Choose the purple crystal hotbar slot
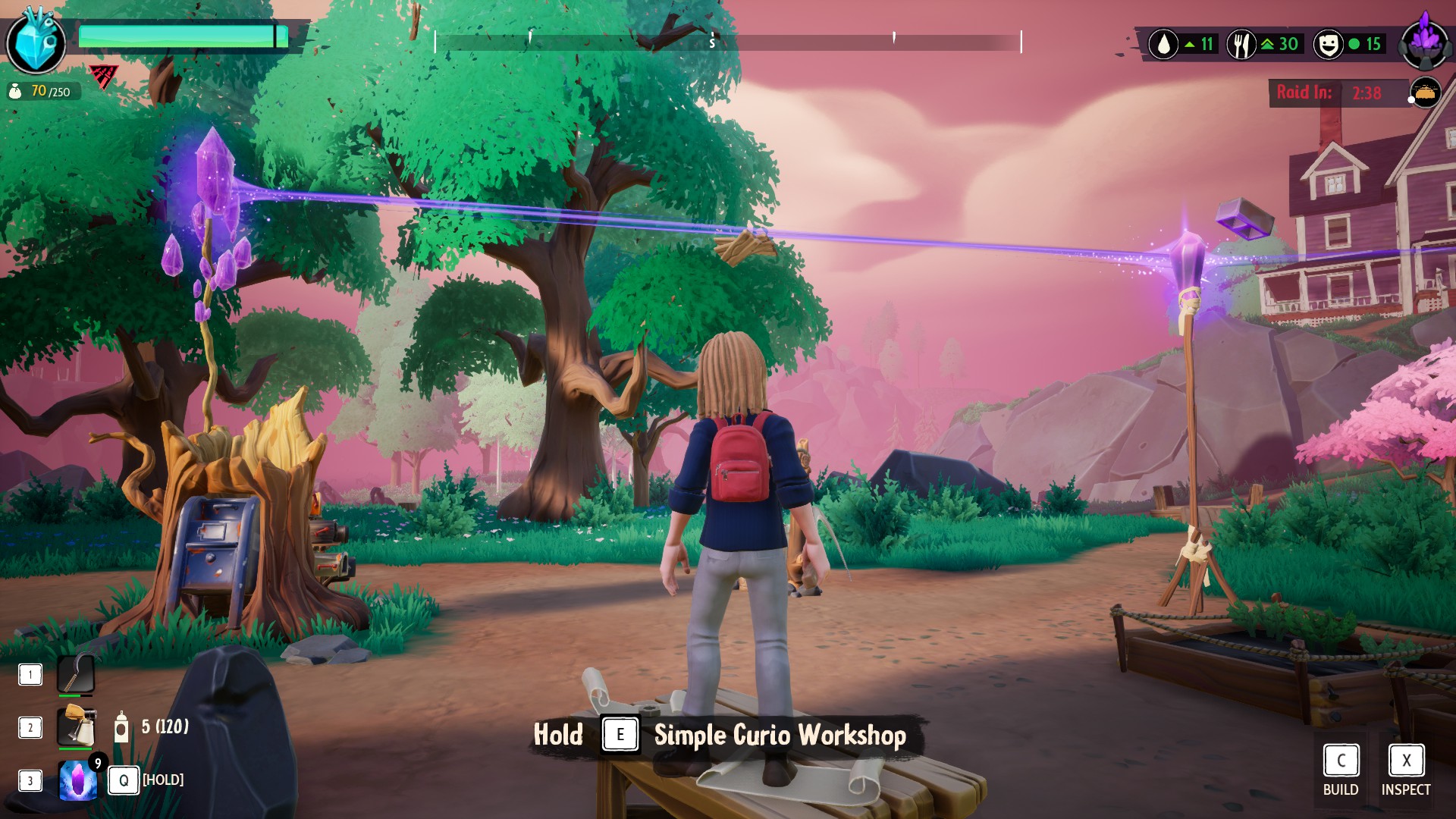Screen dimensions: 1456x819 (78, 780)
